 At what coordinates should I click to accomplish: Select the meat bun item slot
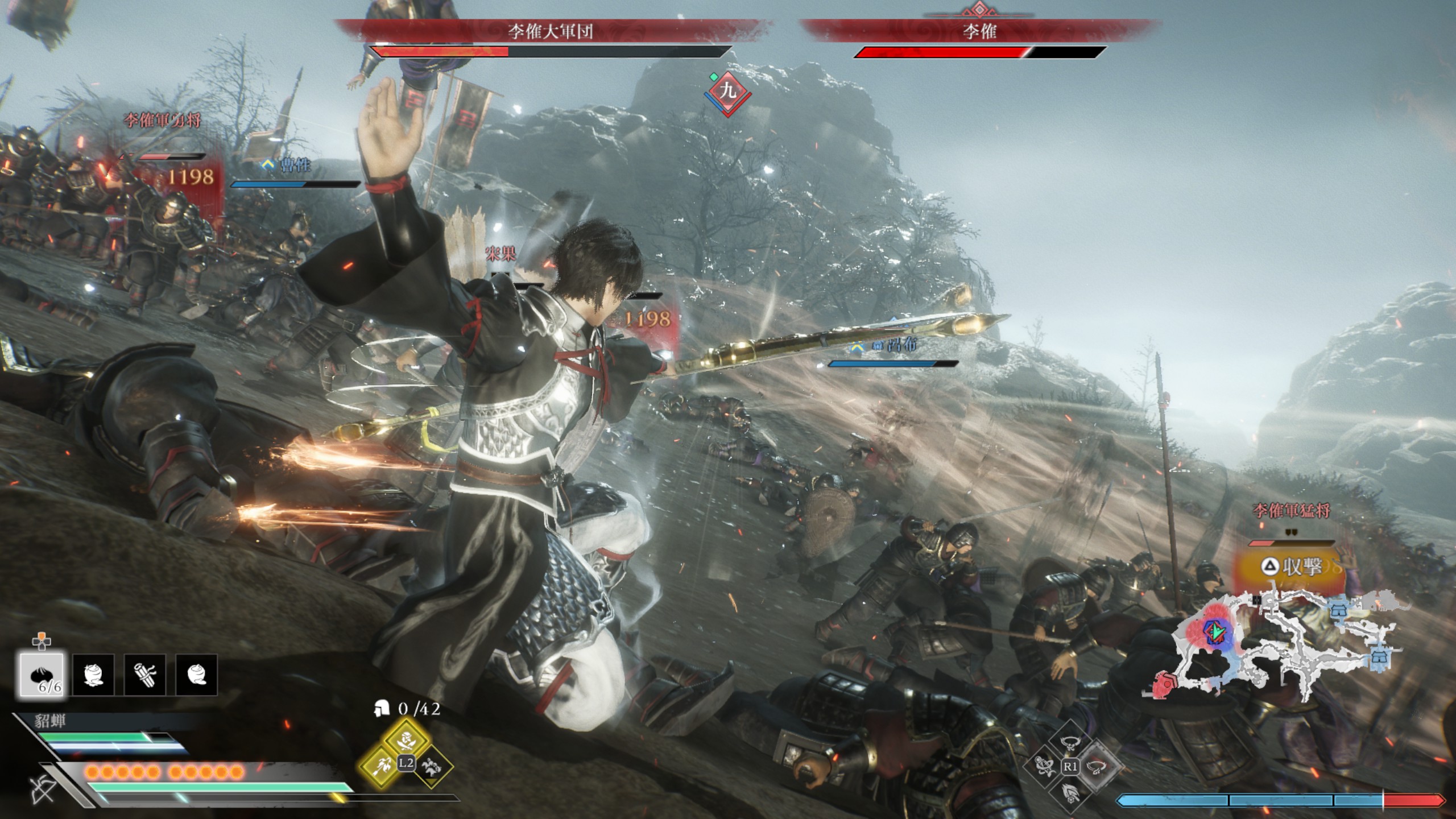click(x=42, y=675)
